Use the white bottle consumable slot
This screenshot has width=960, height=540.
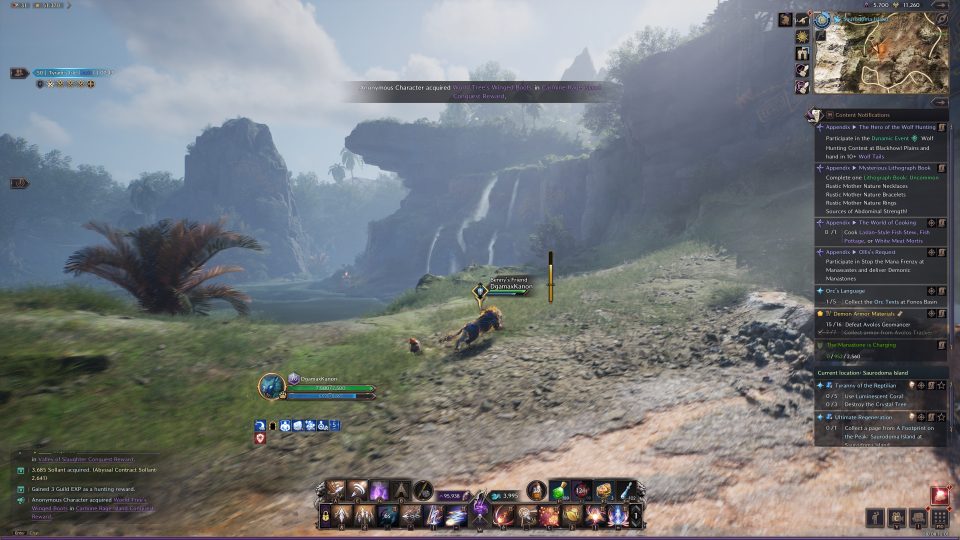click(625, 490)
